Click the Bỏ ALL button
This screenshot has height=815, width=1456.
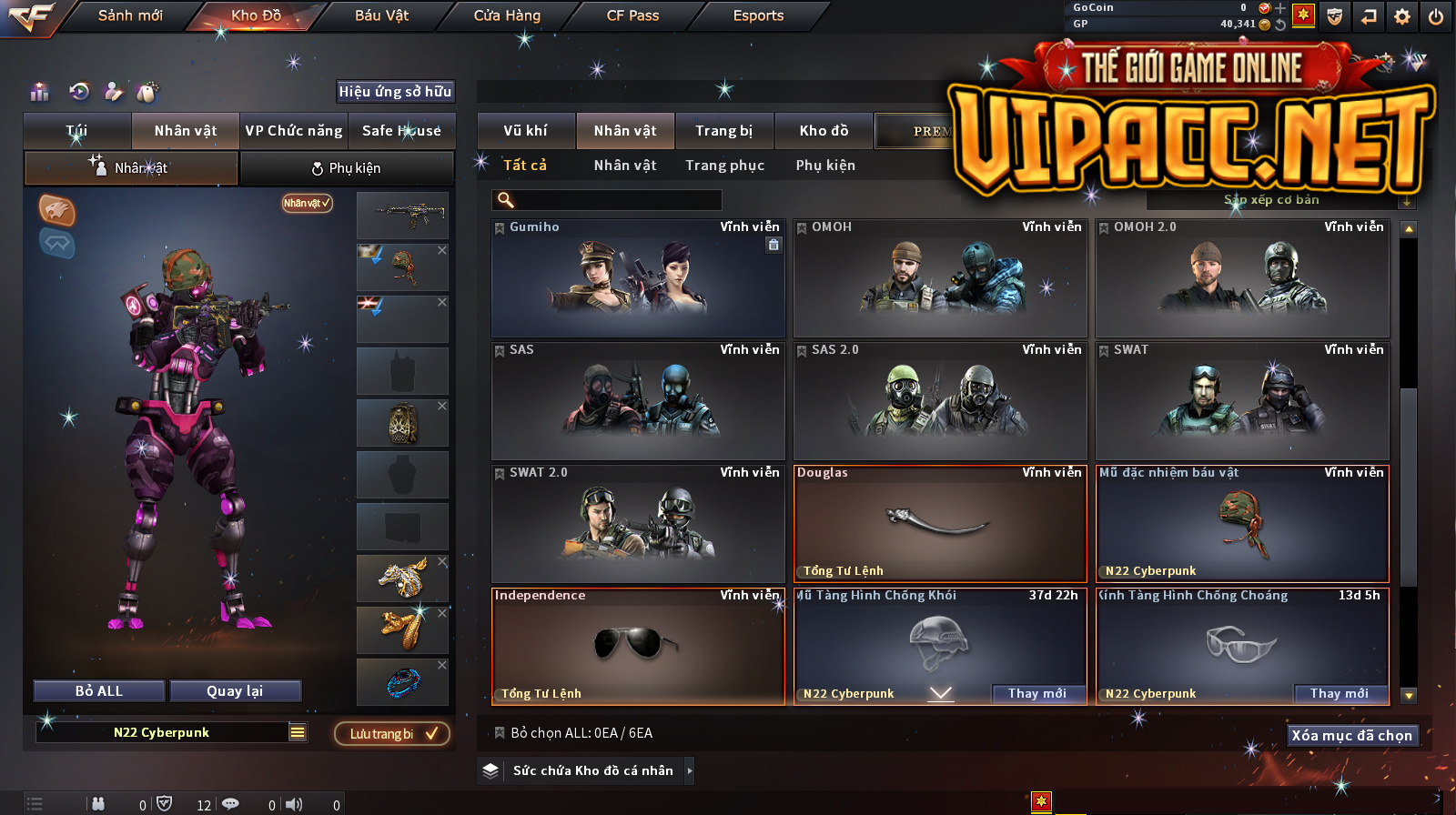99,691
